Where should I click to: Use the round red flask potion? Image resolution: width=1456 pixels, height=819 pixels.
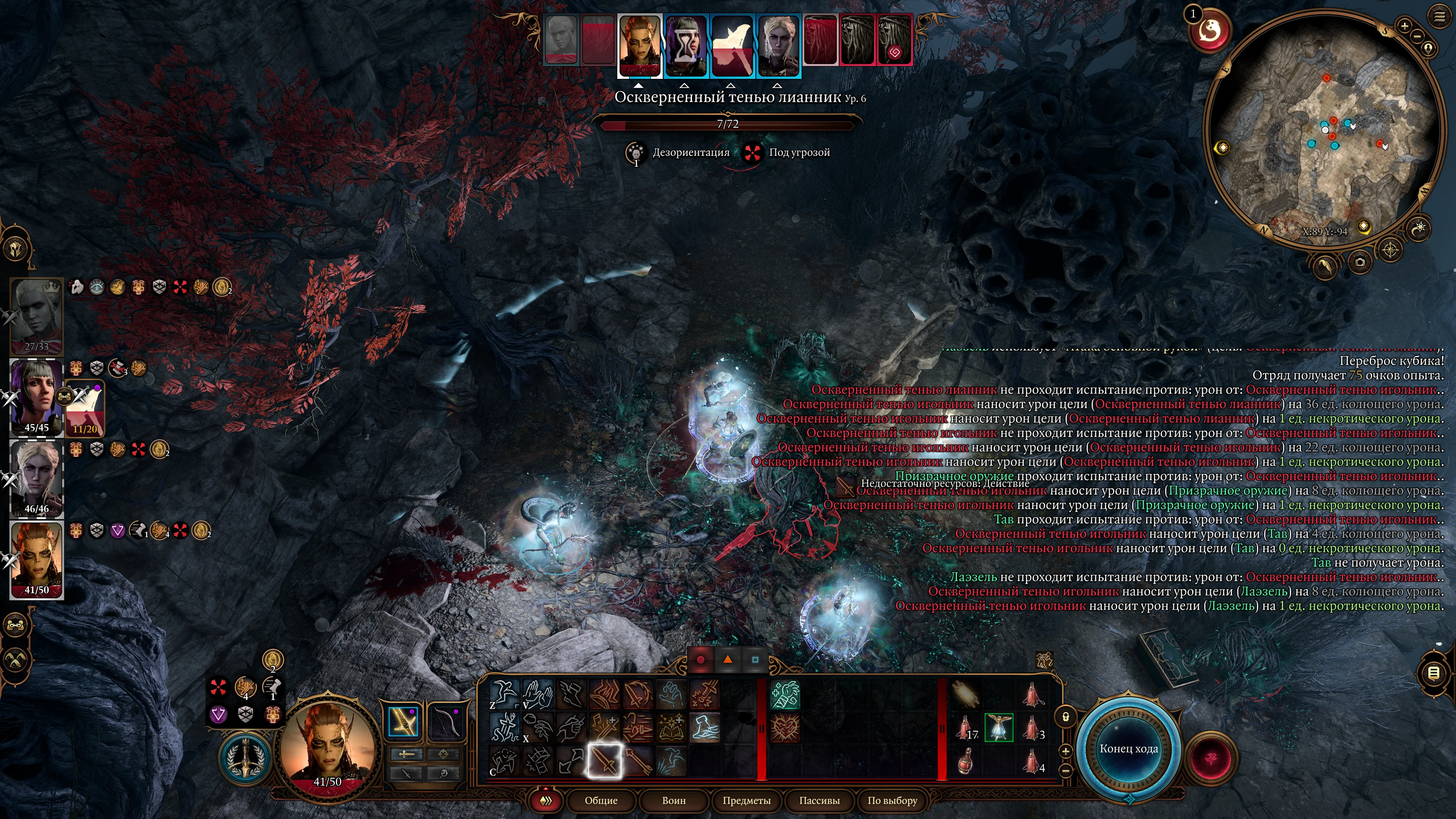(966, 761)
